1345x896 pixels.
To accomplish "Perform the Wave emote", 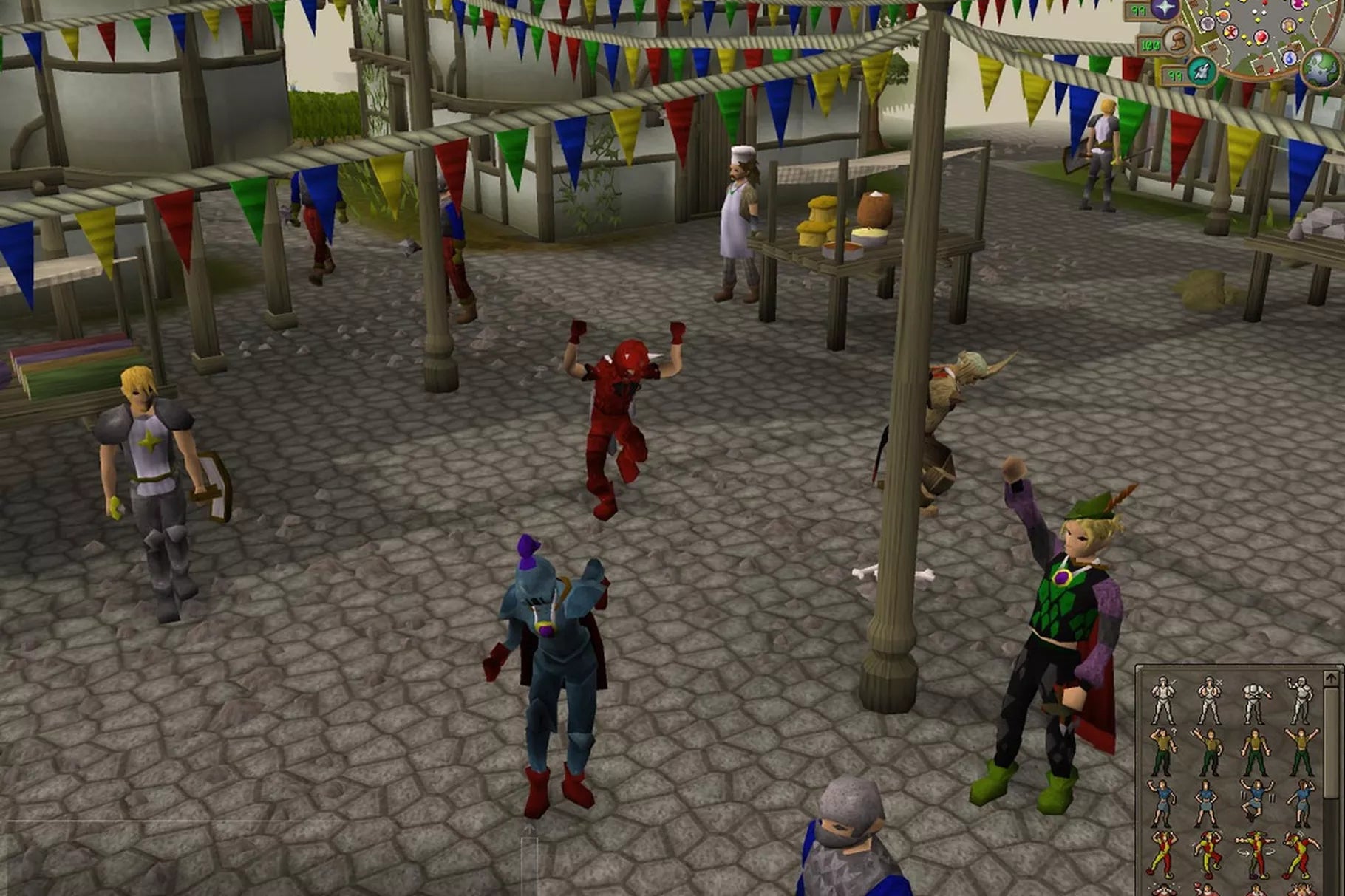I will point(1208,748).
